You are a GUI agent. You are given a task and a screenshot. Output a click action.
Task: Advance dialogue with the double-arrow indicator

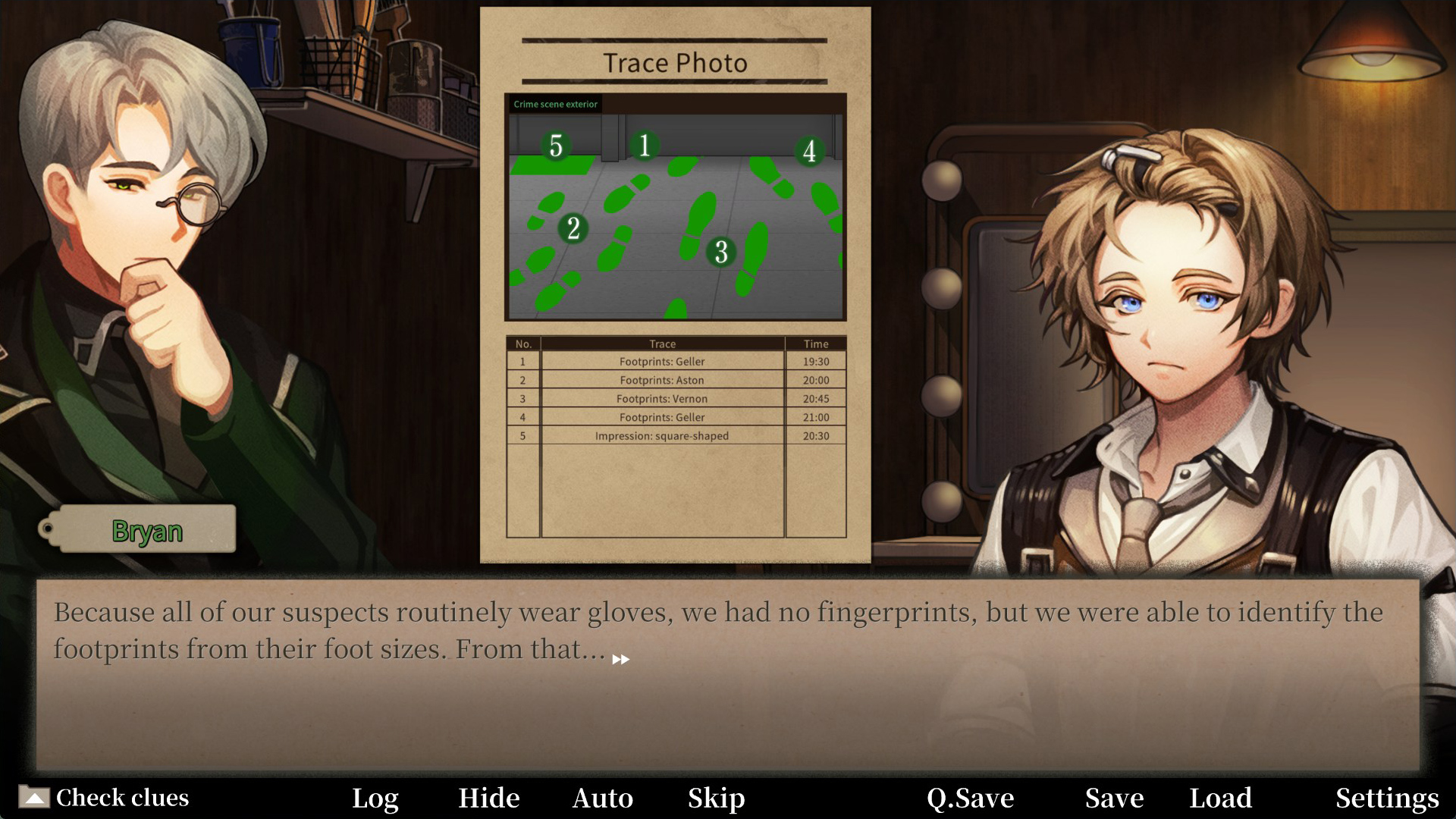tap(620, 660)
